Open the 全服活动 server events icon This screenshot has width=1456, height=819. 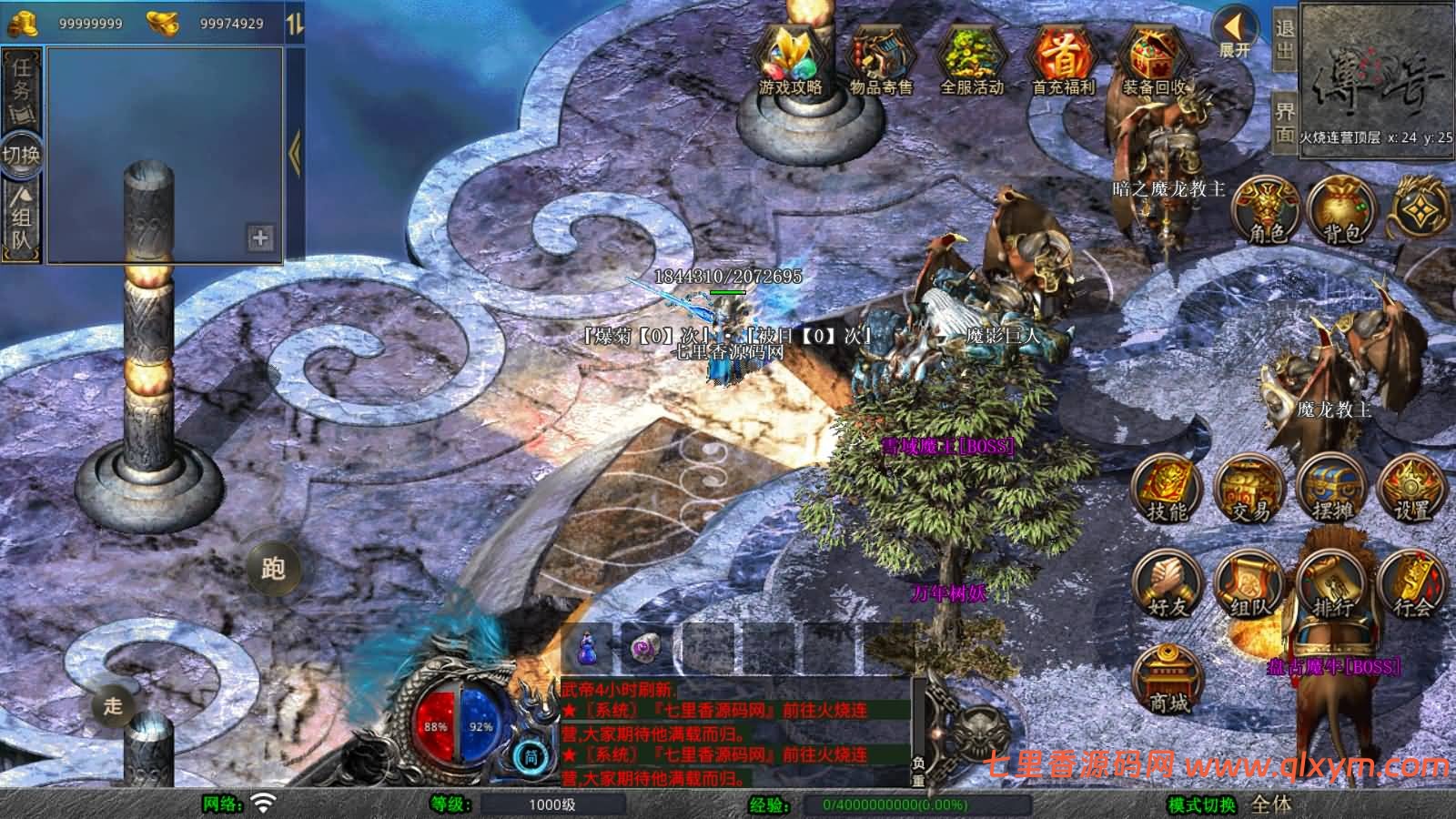[x=971, y=60]
